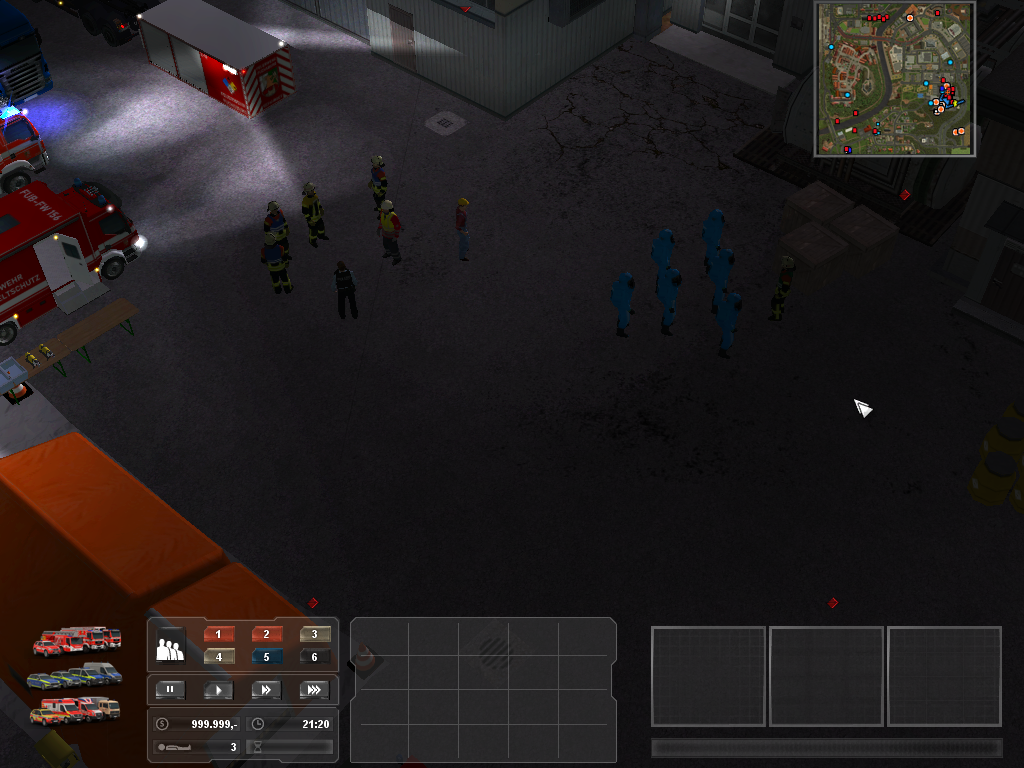Screen dimensions: 1024x768
Task: Select the blue unit group 5
Action: 267,657
